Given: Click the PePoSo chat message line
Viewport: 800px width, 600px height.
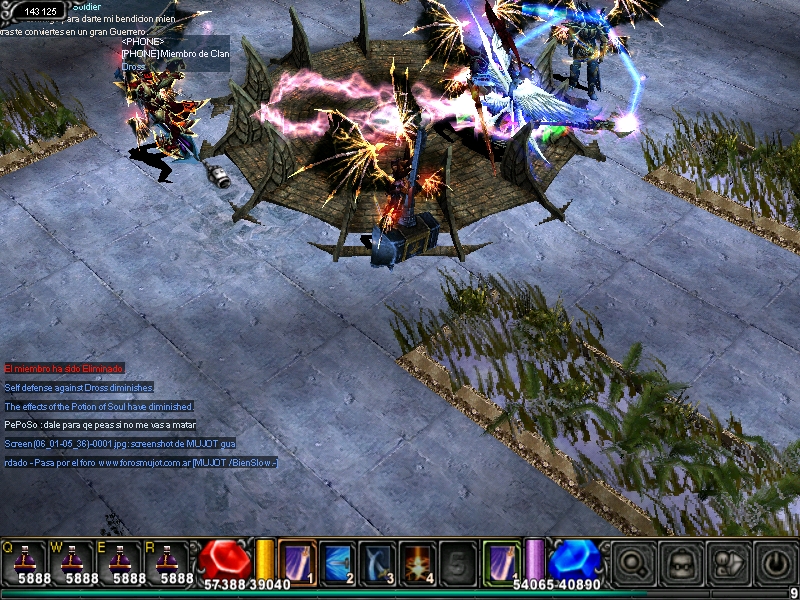Looking at the screenshot, I should tap(99, 425).
